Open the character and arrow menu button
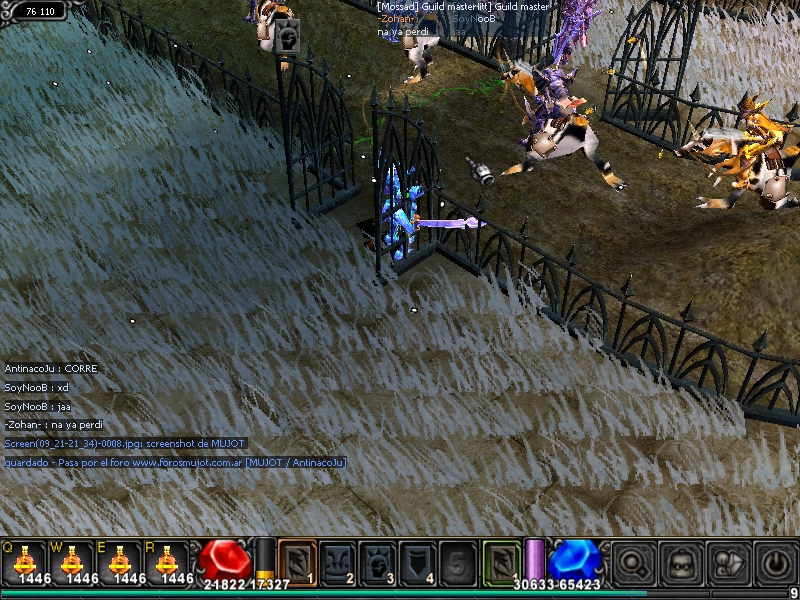The height and width of the screenshot is (600, 800). [728, 562]
